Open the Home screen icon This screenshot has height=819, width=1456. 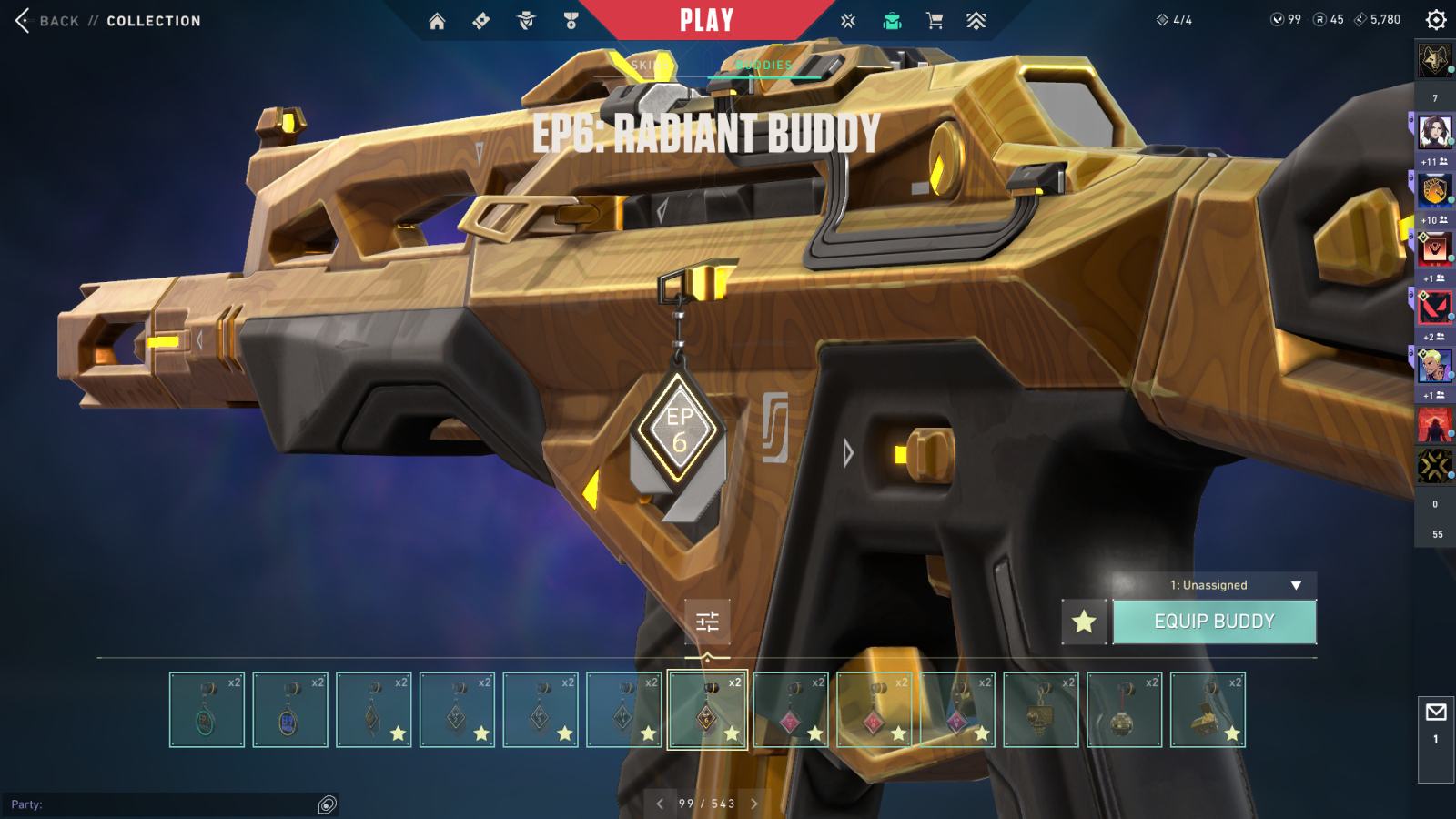pyautogui.click(x=437, y=20)
